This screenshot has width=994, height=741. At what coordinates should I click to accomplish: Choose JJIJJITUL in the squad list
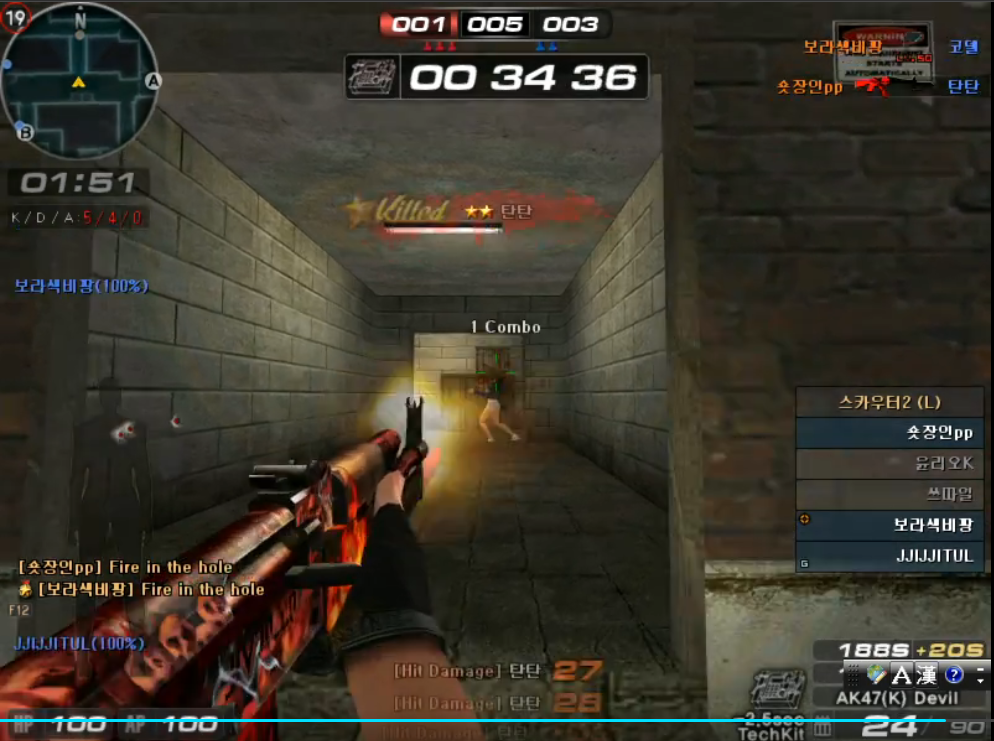coord(890,556)
